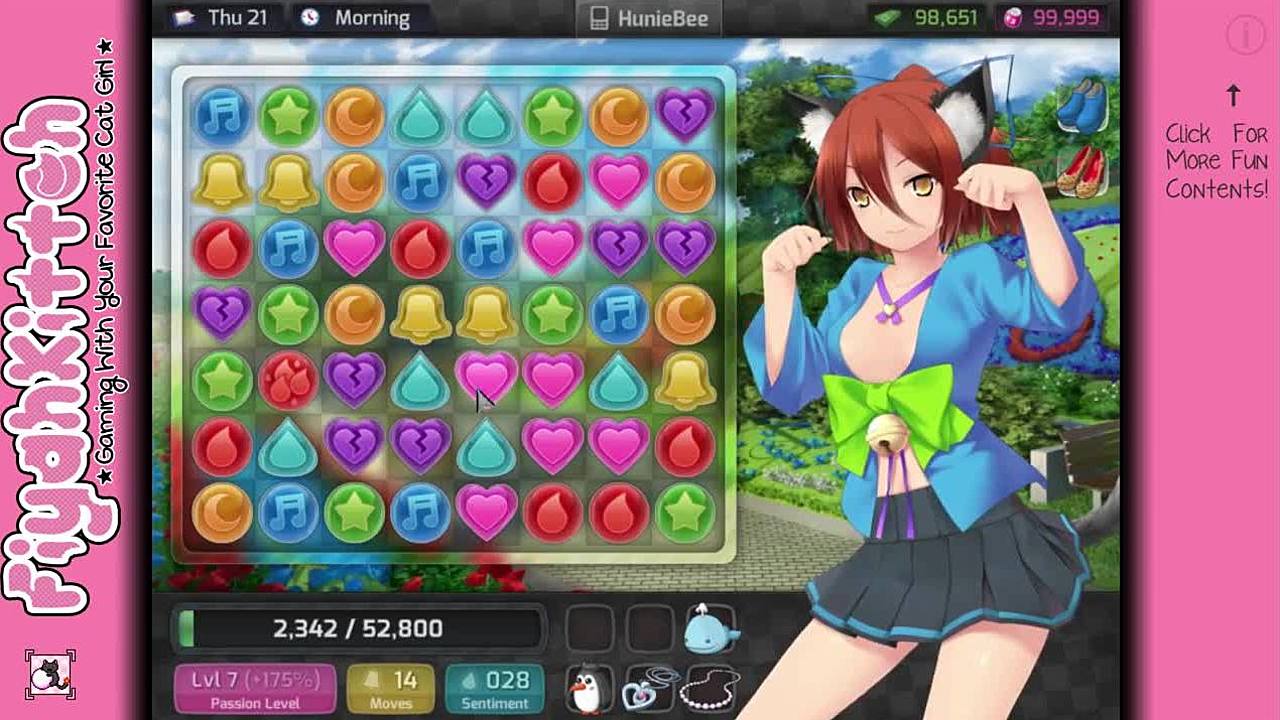Choose the pearl necklace date gift
This screenshot has height=720, width=1280.
pyautogui.click(x=711, y=689)
